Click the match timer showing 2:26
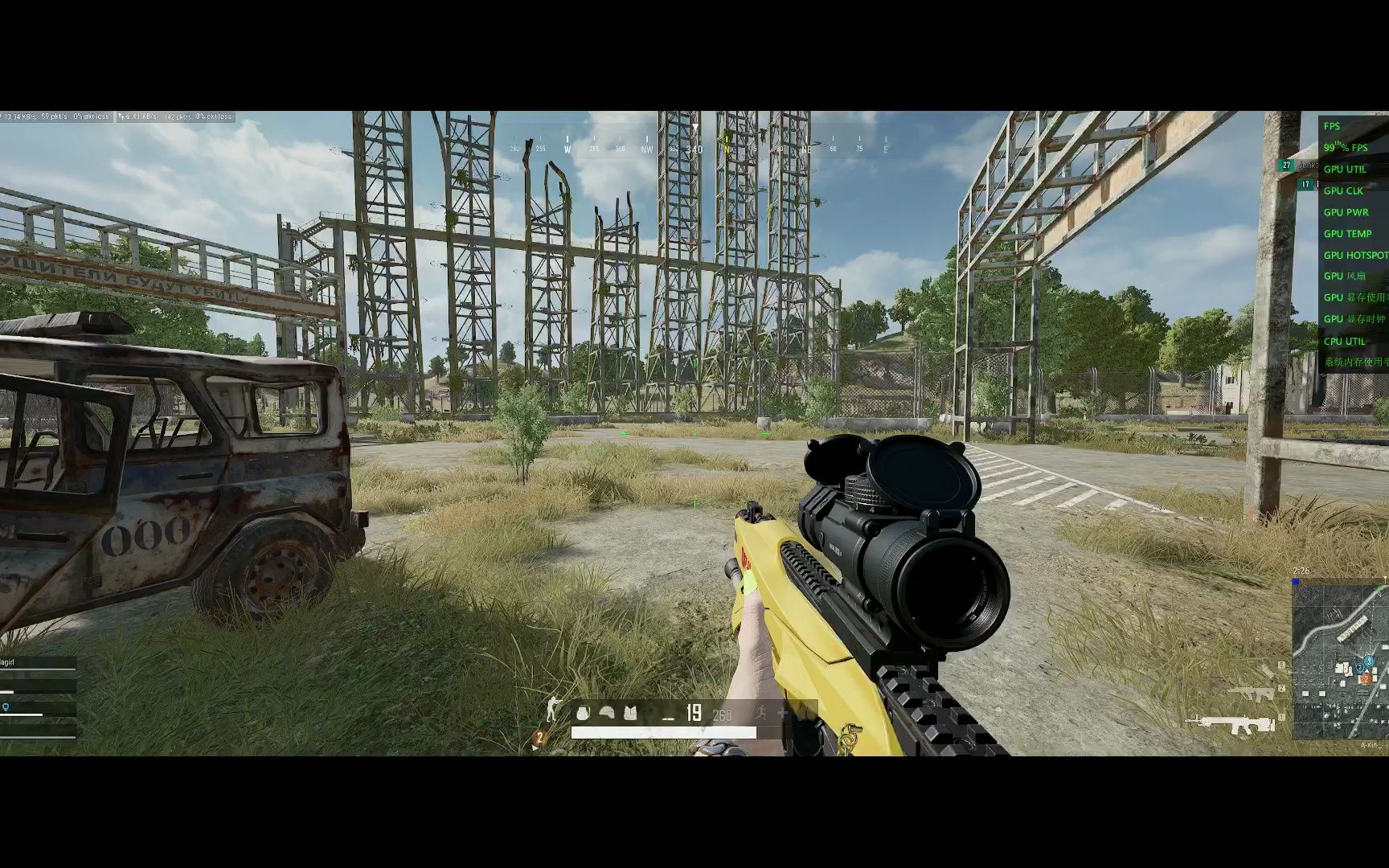The height and width of the screenshot is (868, 1389). click(x=1301, y=571)
